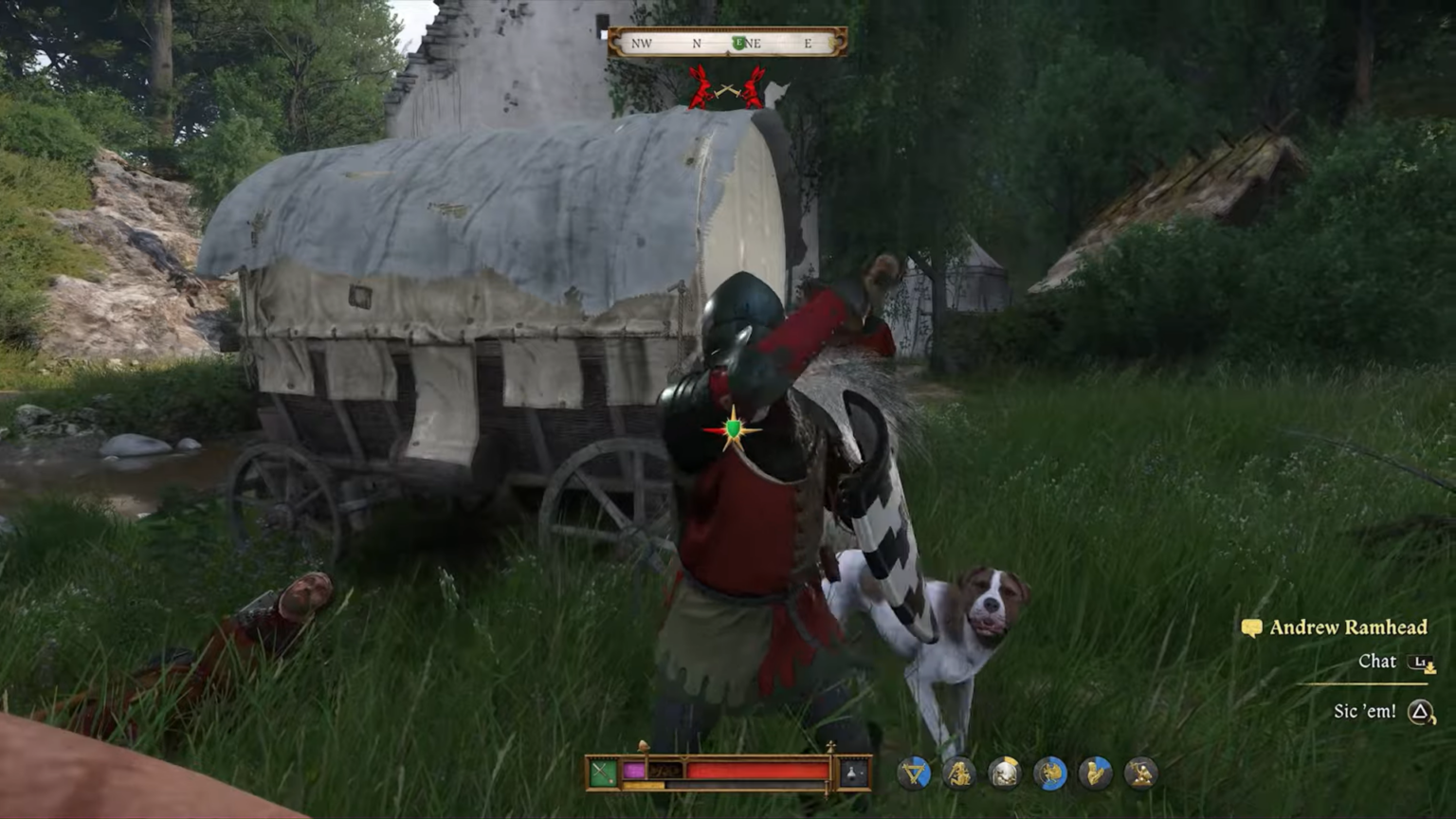Click the rightmost fighter buff icon
Screen dimensions: 1456x819
pos(1142,773)
